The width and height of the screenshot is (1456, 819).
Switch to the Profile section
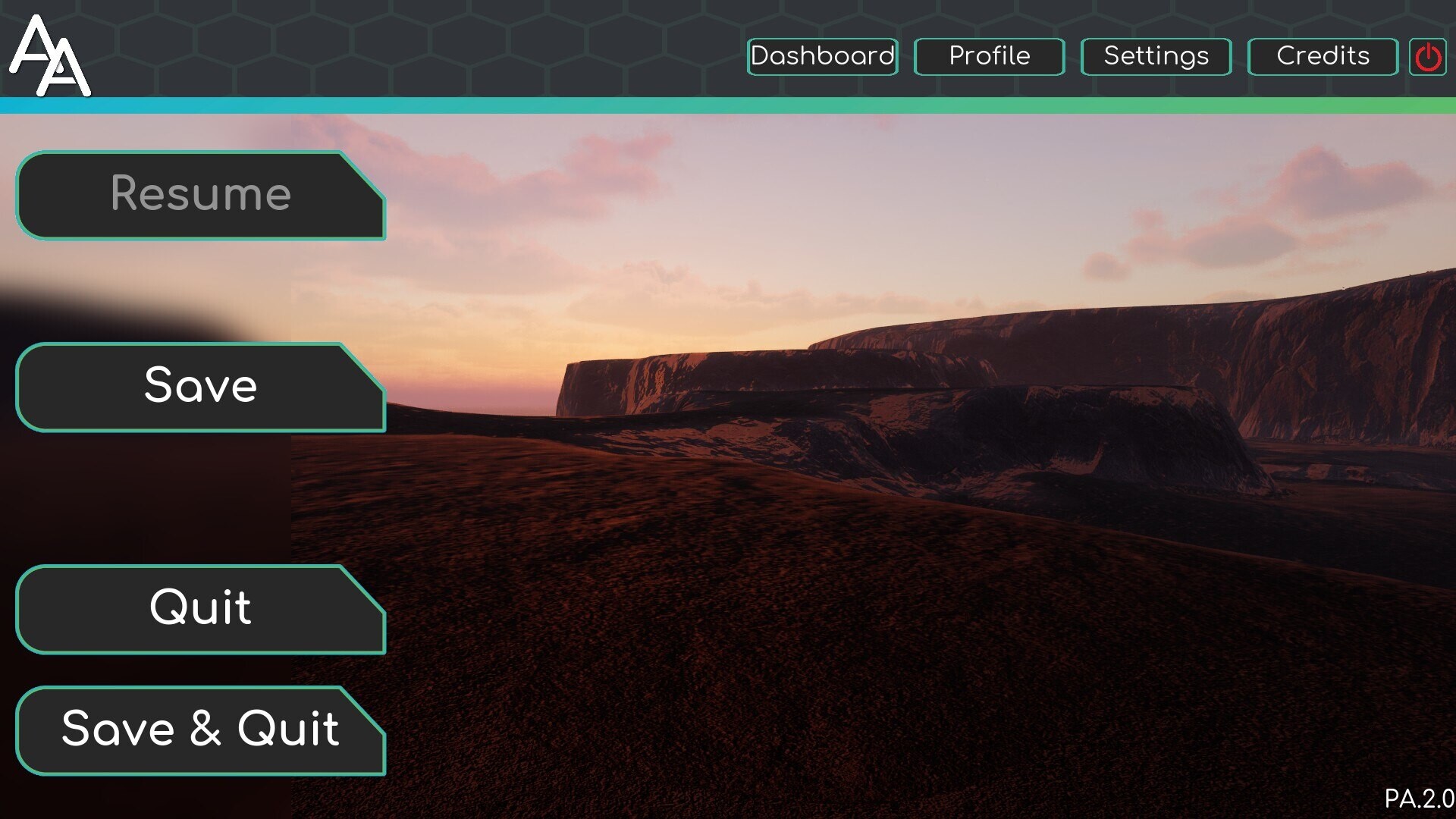(989, 56)
